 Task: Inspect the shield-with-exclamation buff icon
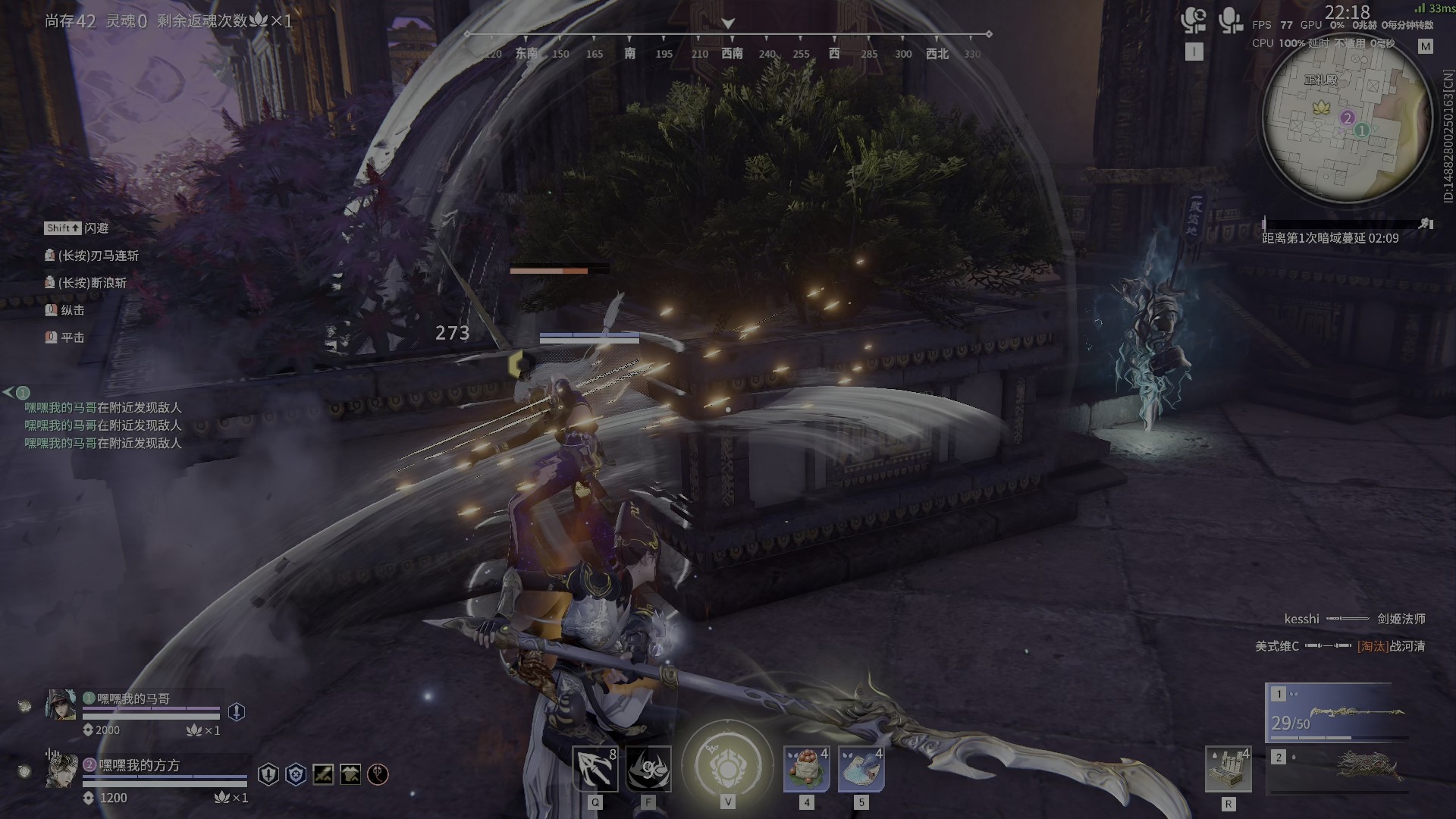point(237,711)
